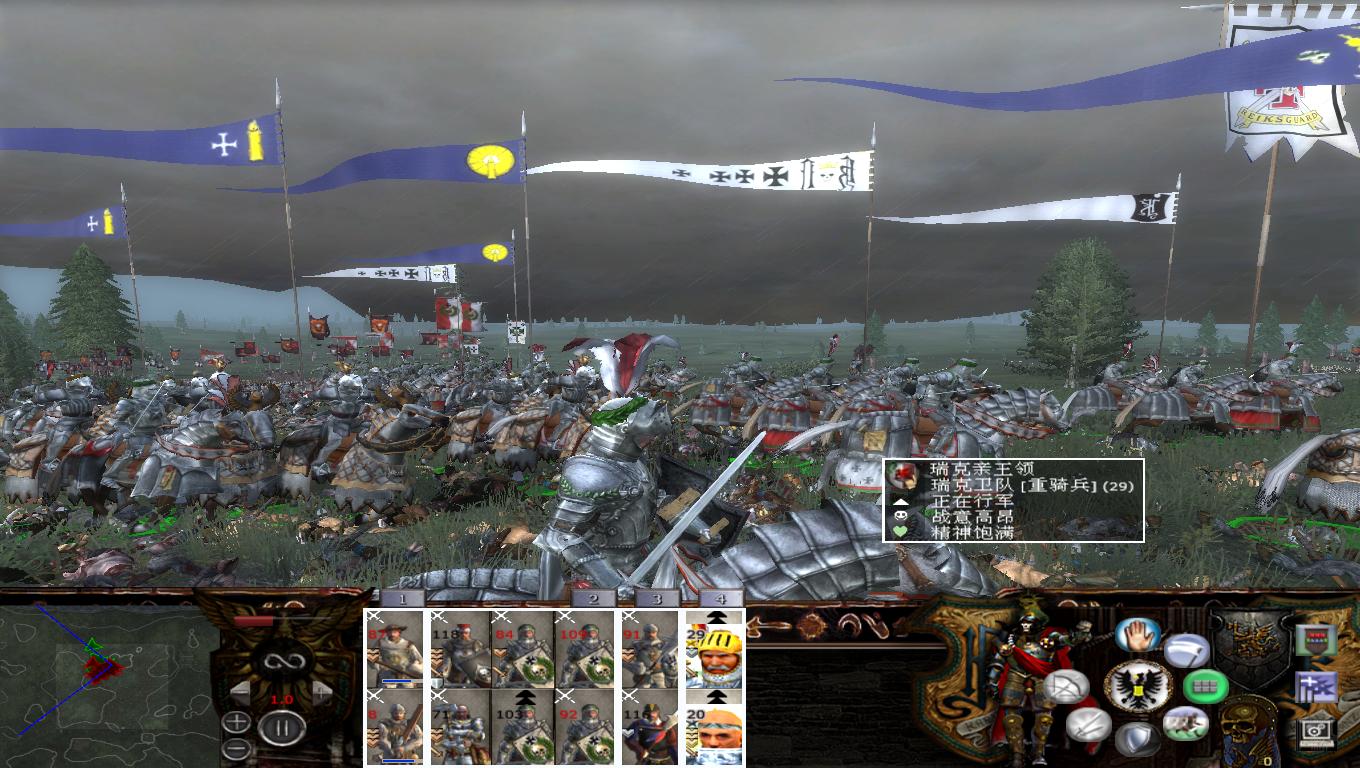This screenshot has height=768, width=1360.
Task: Click speed decrease arrow beside 1.0
Action: tap(242, 692)
